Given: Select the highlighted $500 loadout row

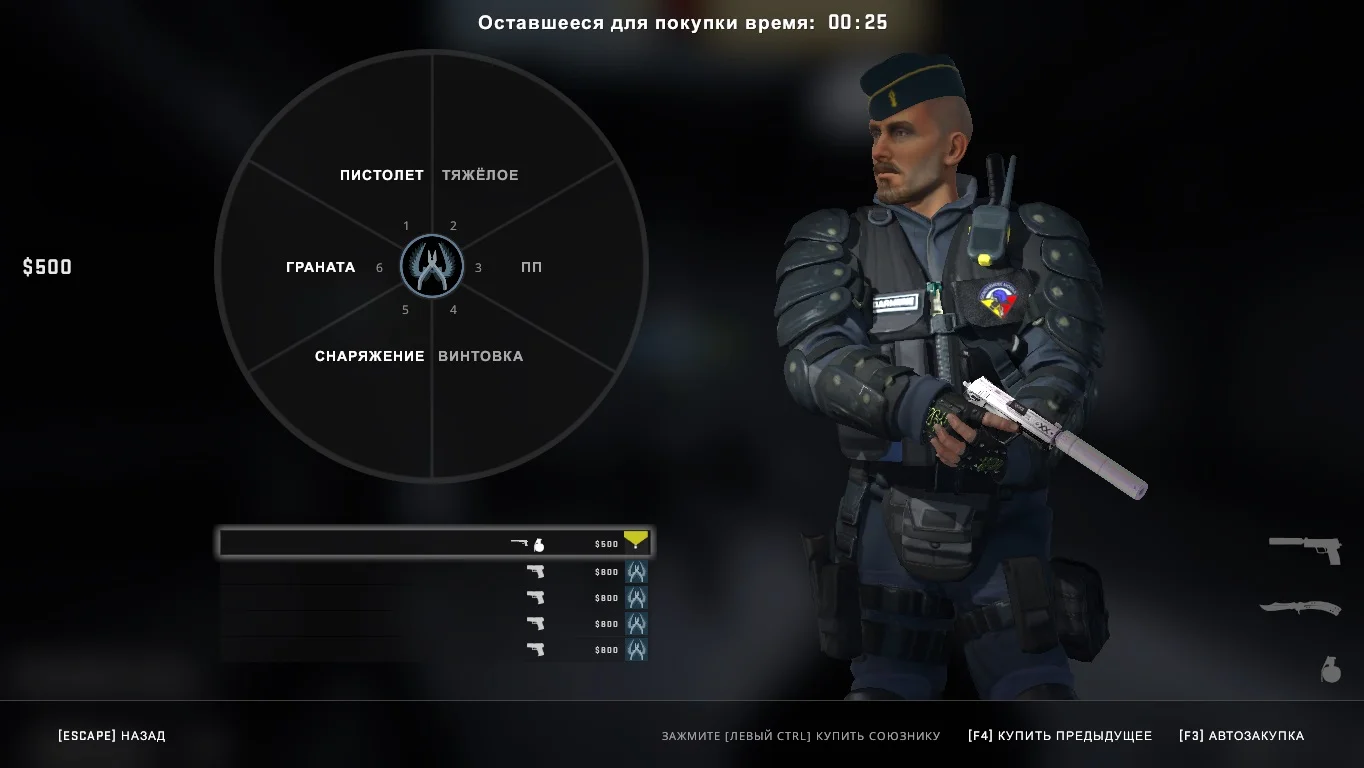Looking at the screenshot, I should point(434,543).
